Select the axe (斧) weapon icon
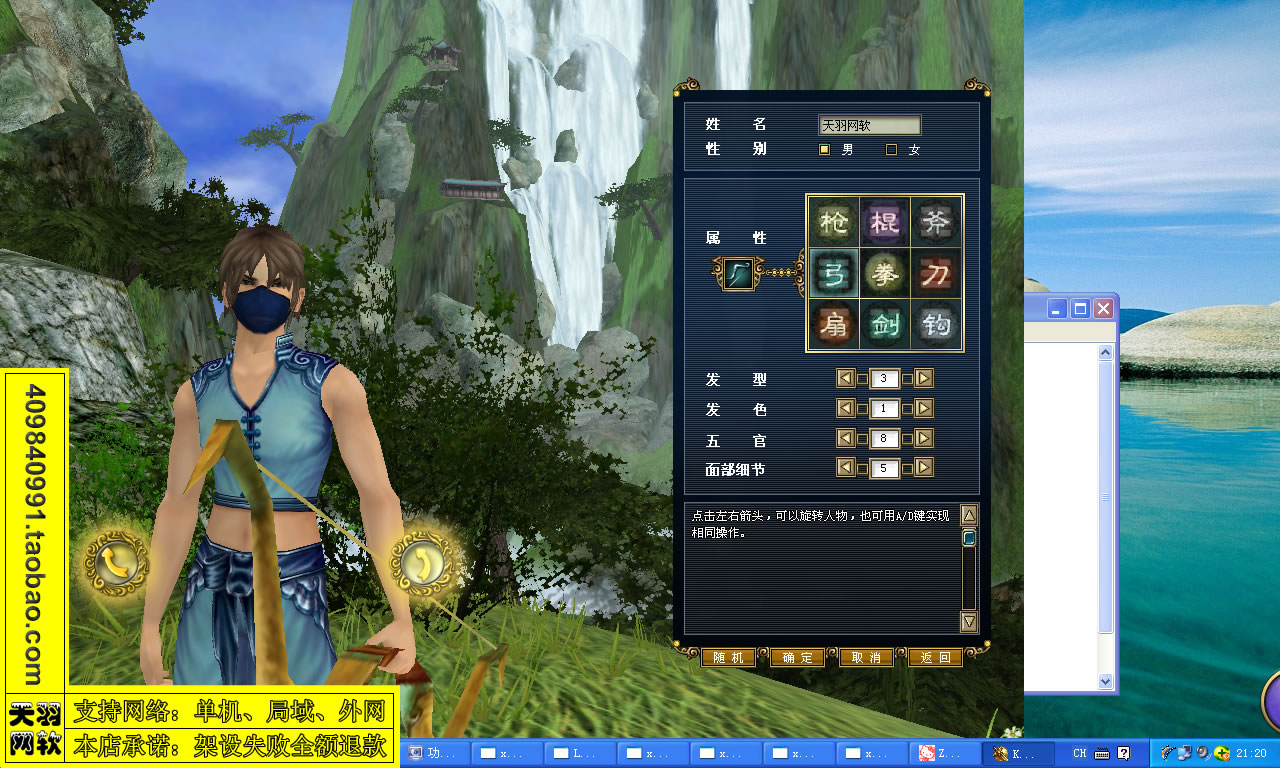Screen dimensions: 1280x768 936,222
